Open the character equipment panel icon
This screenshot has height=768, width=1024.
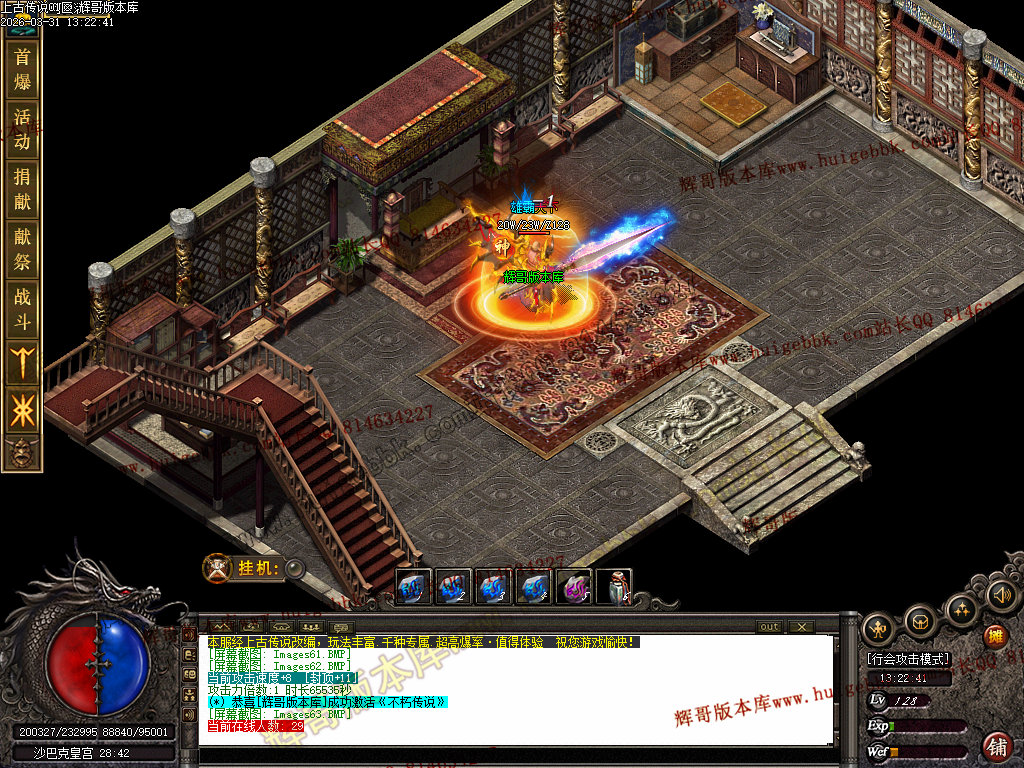pos(879,628)
